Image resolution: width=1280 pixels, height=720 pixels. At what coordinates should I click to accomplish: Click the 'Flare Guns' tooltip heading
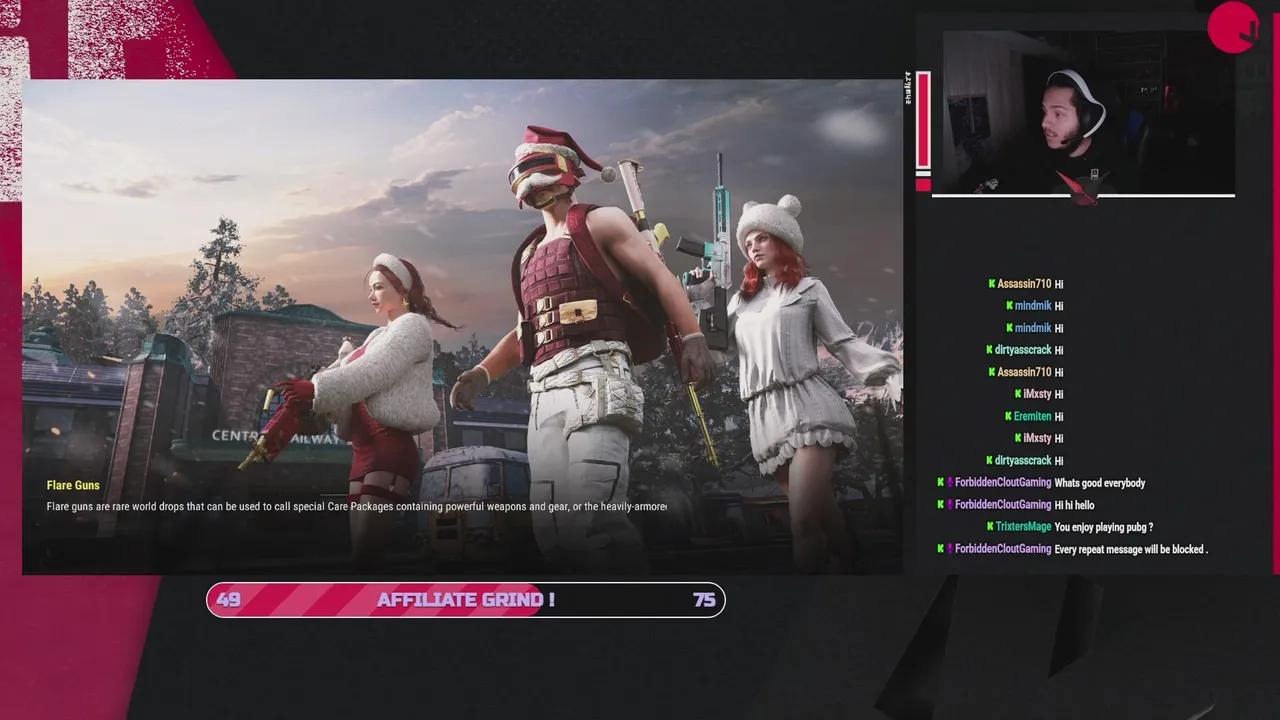pos(73,485)
